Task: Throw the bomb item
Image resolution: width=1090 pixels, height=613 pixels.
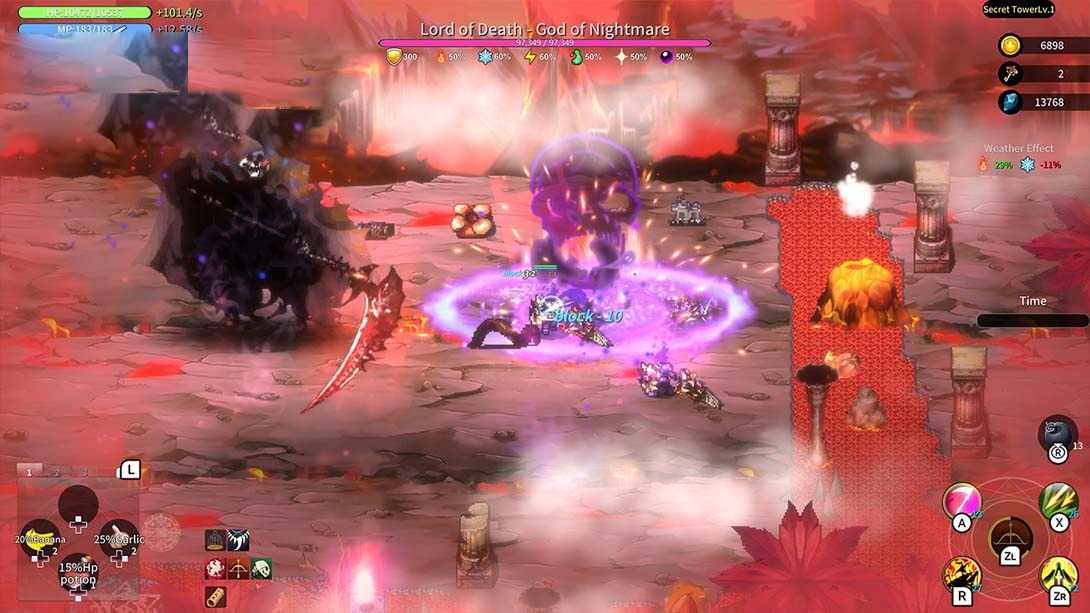Action: pyautogui.click(x=1058, y=435)
